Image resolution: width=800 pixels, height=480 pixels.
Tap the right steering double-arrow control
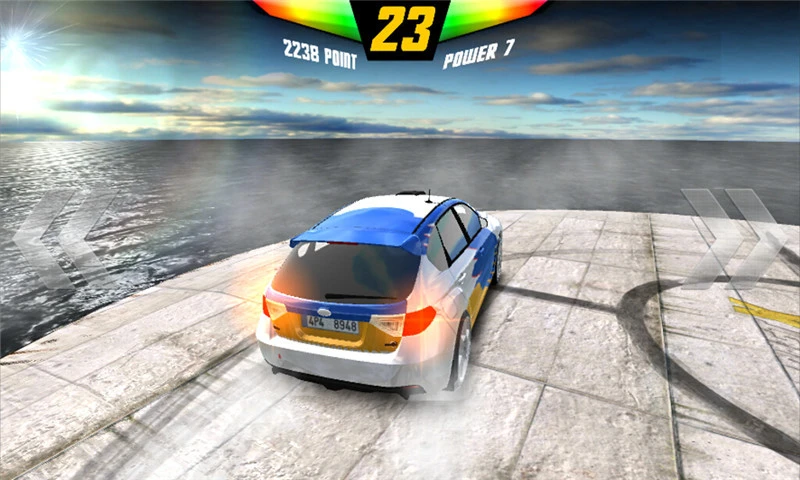735,237
